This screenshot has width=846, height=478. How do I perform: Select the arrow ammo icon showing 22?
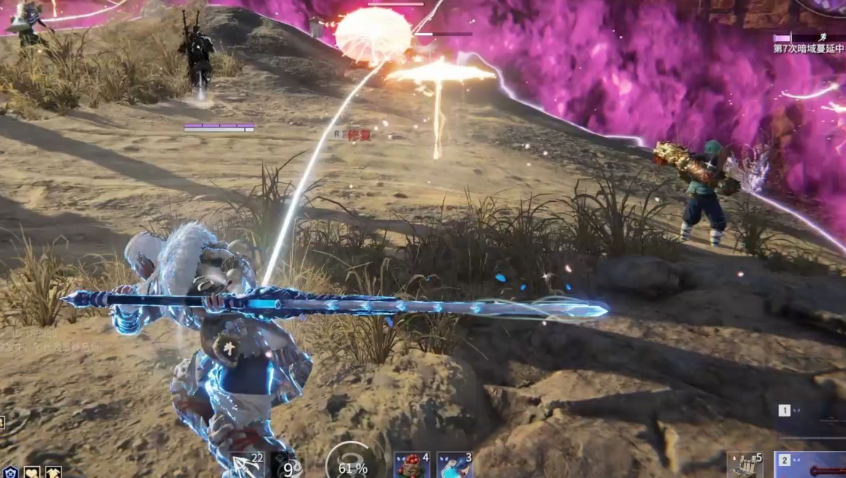click(x=245, y=464)
